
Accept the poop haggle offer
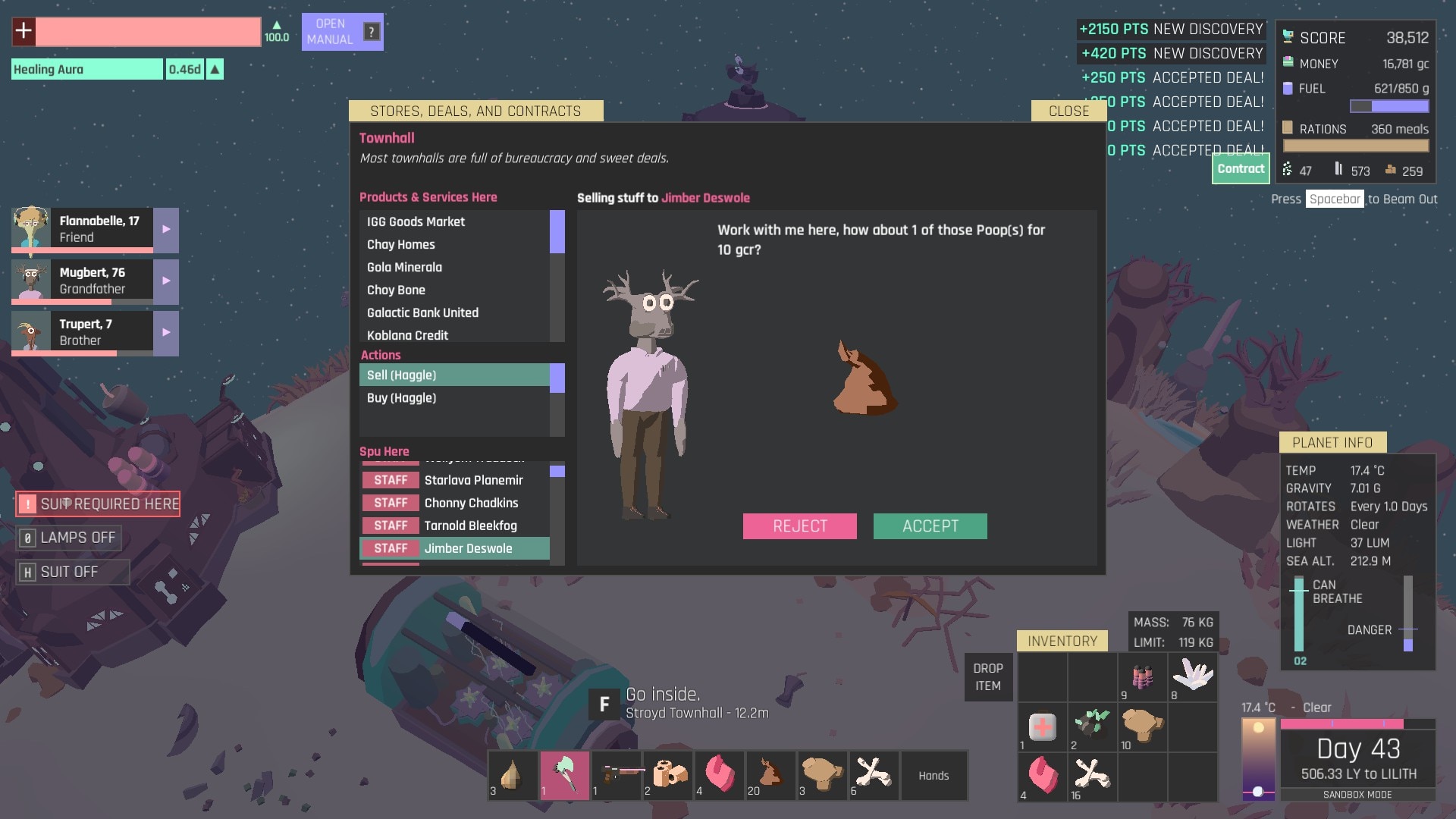tap(930, 526)
